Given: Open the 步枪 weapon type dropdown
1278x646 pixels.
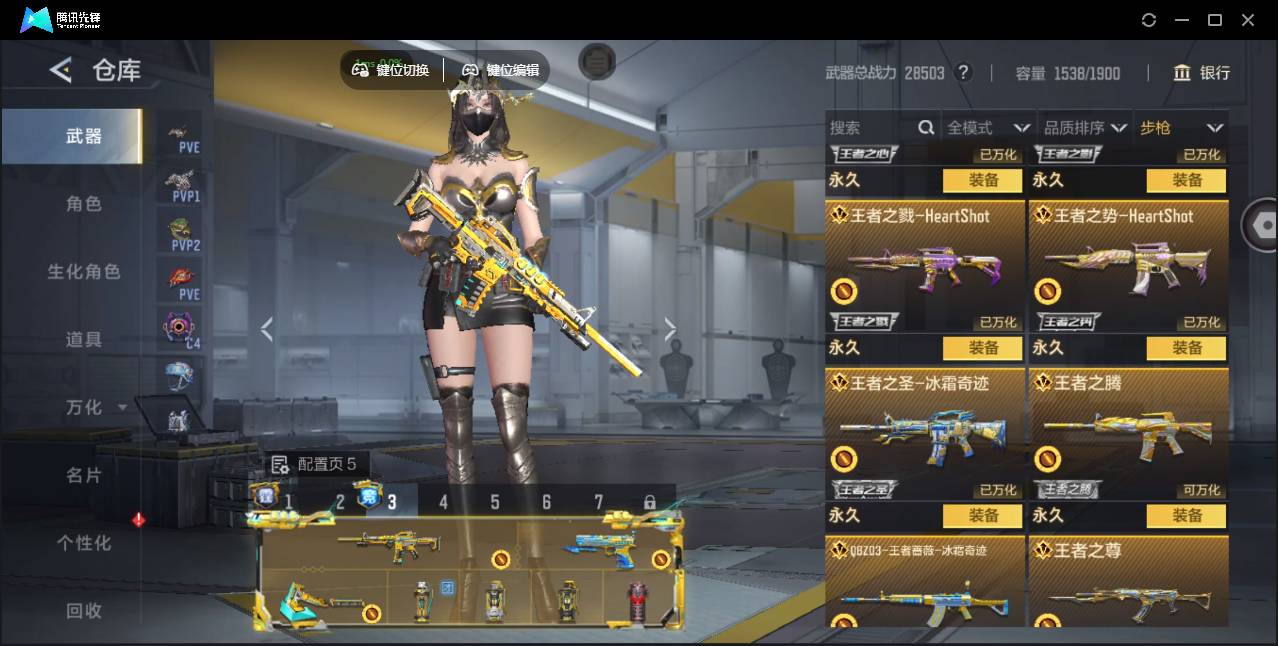Looking at the screenshot, I should point(1181,128).
